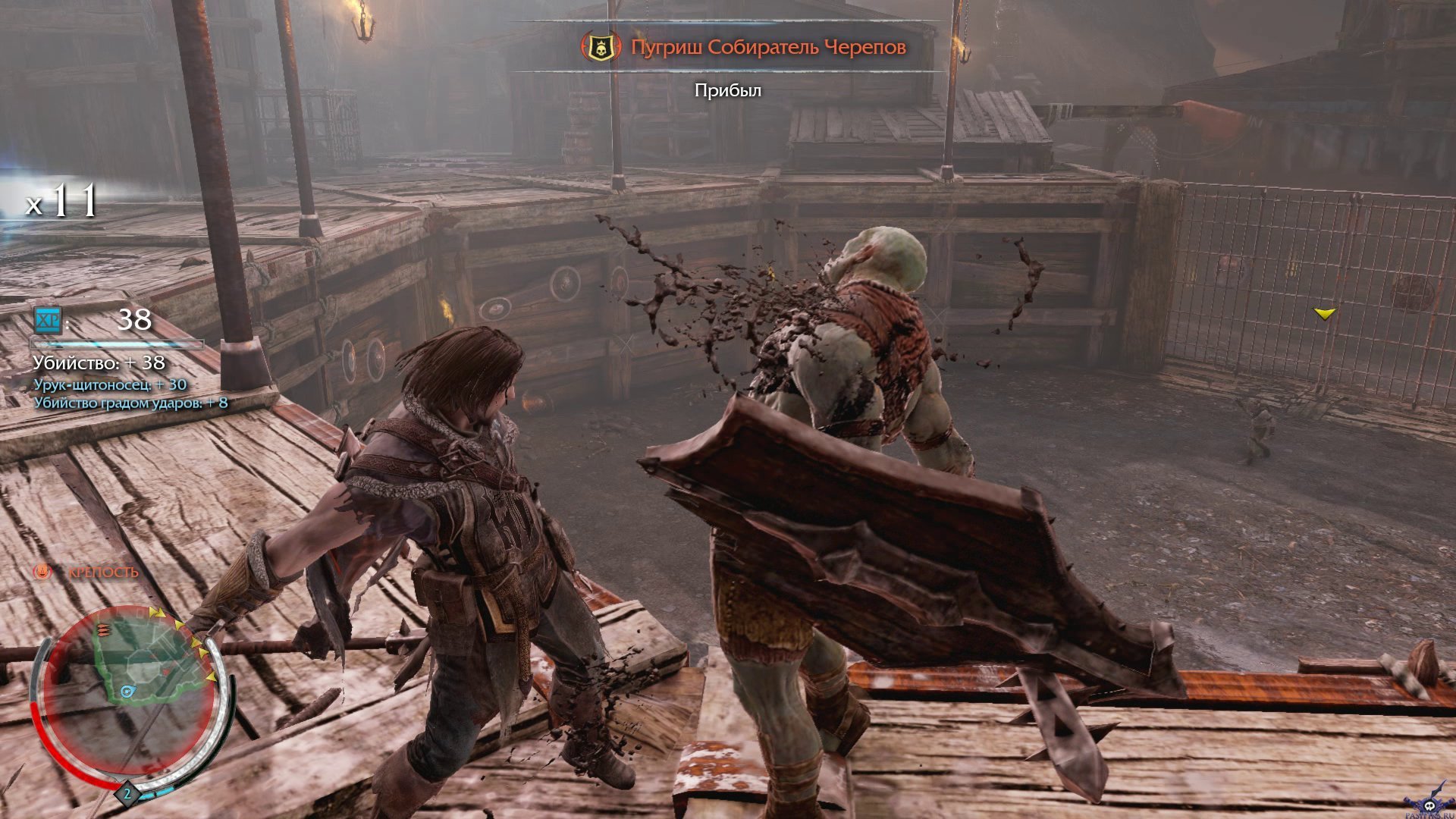Screen dimensions: 1456x819
Task: Click the blue XP icon
Action: 48,320
